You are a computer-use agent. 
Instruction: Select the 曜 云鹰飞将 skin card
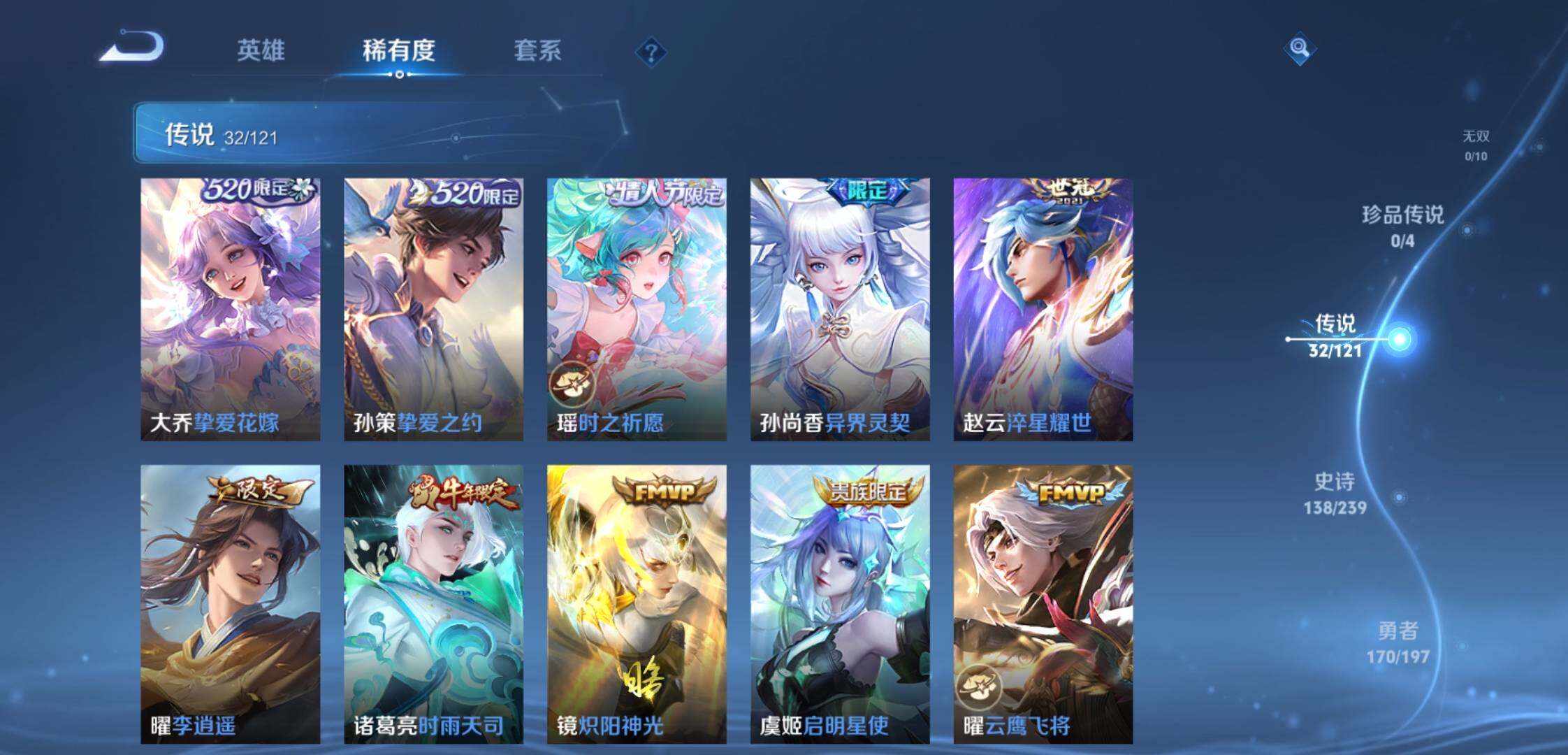tap(1043, 604)
